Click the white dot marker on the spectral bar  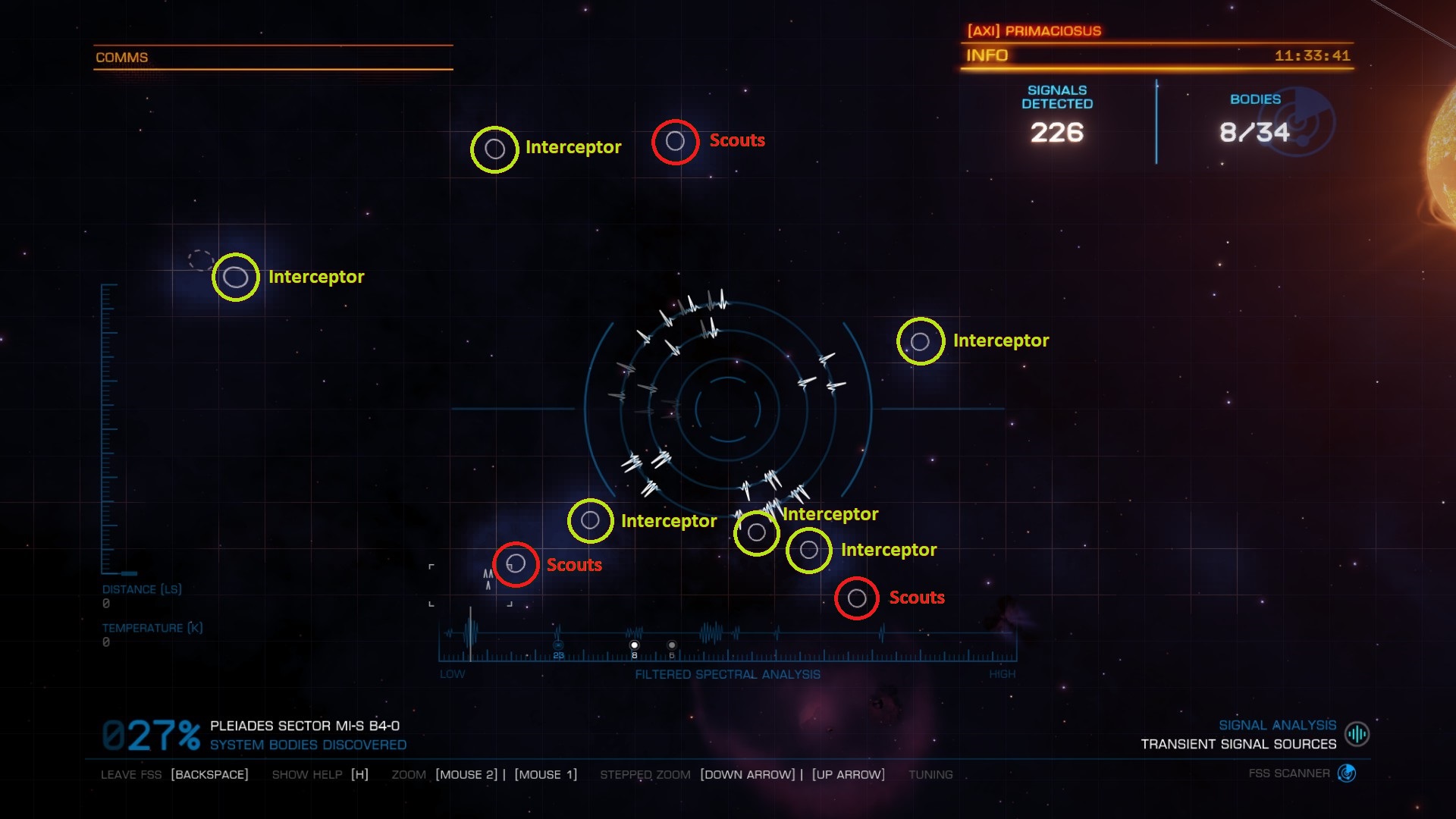click(635, 645)
